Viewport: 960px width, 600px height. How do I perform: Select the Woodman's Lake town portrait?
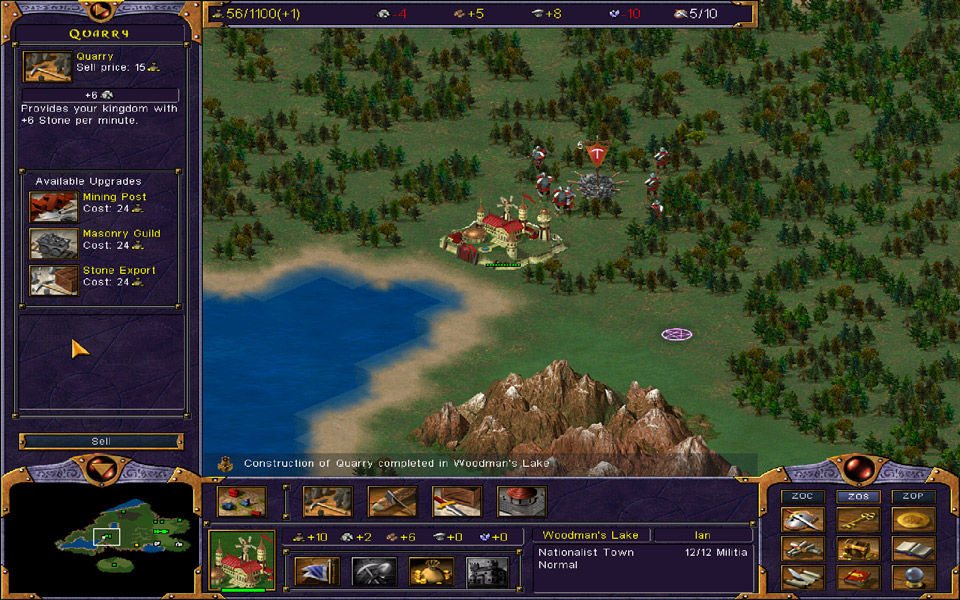pyautogui.click(x=241, y=559)
